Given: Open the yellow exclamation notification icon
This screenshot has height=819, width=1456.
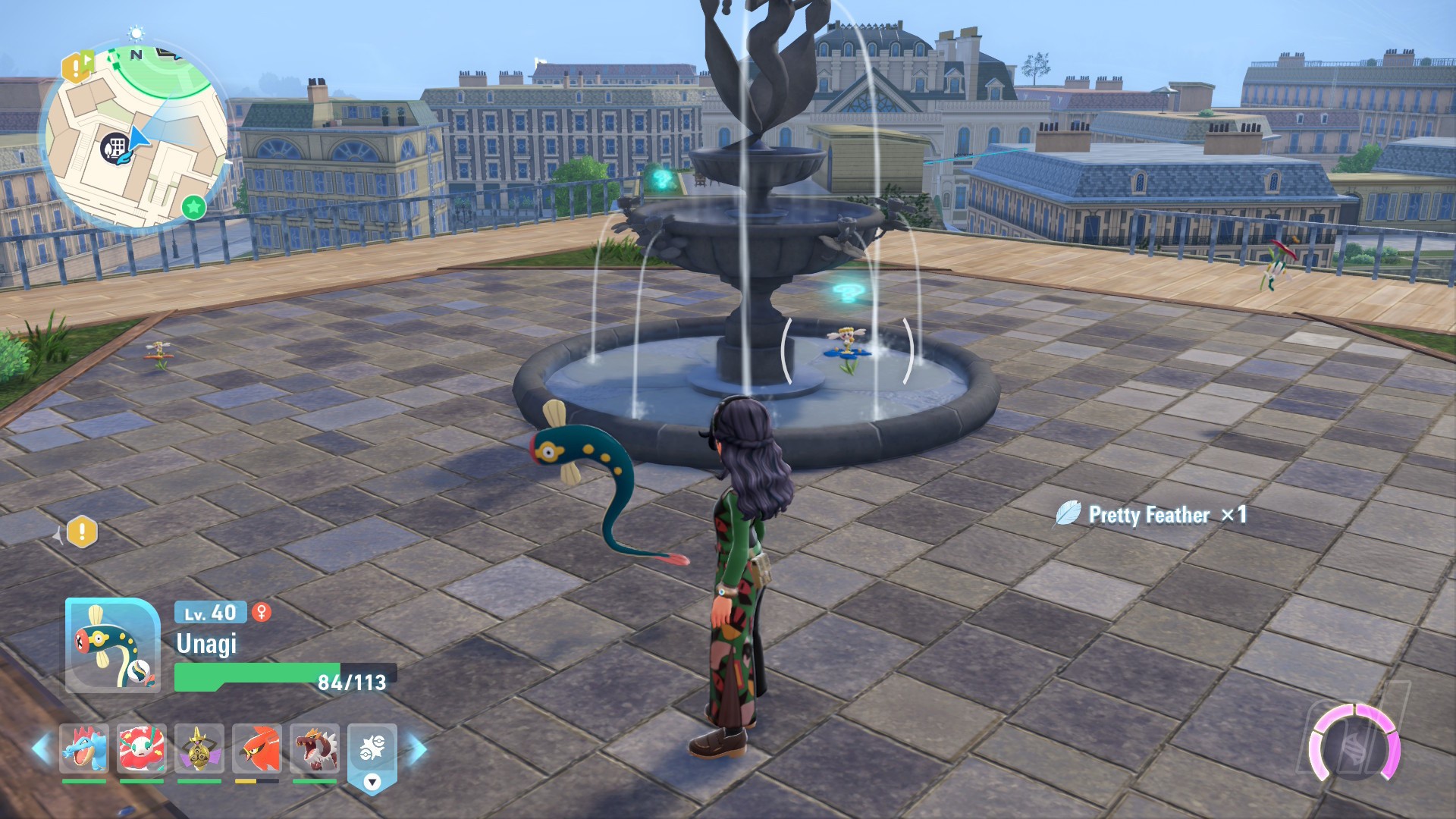Looking at the screenshot, I should (x=82, y=532).
